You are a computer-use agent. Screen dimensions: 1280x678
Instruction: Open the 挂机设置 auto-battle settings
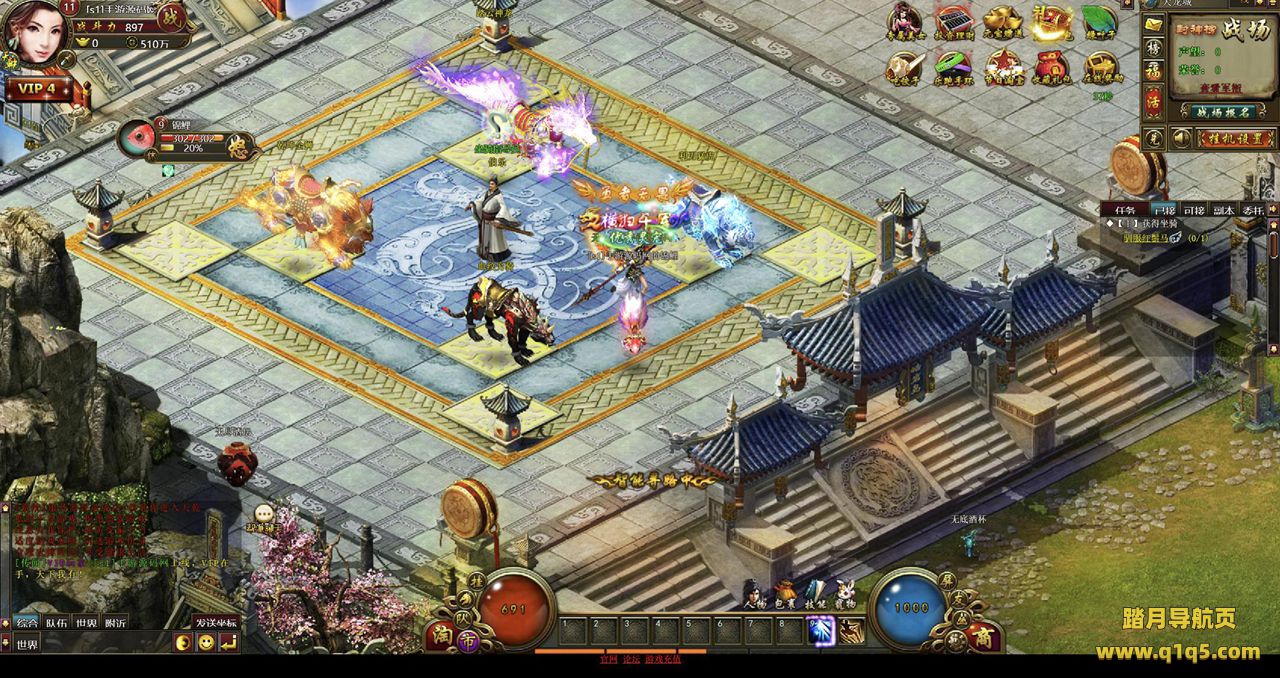point(1236,138)
